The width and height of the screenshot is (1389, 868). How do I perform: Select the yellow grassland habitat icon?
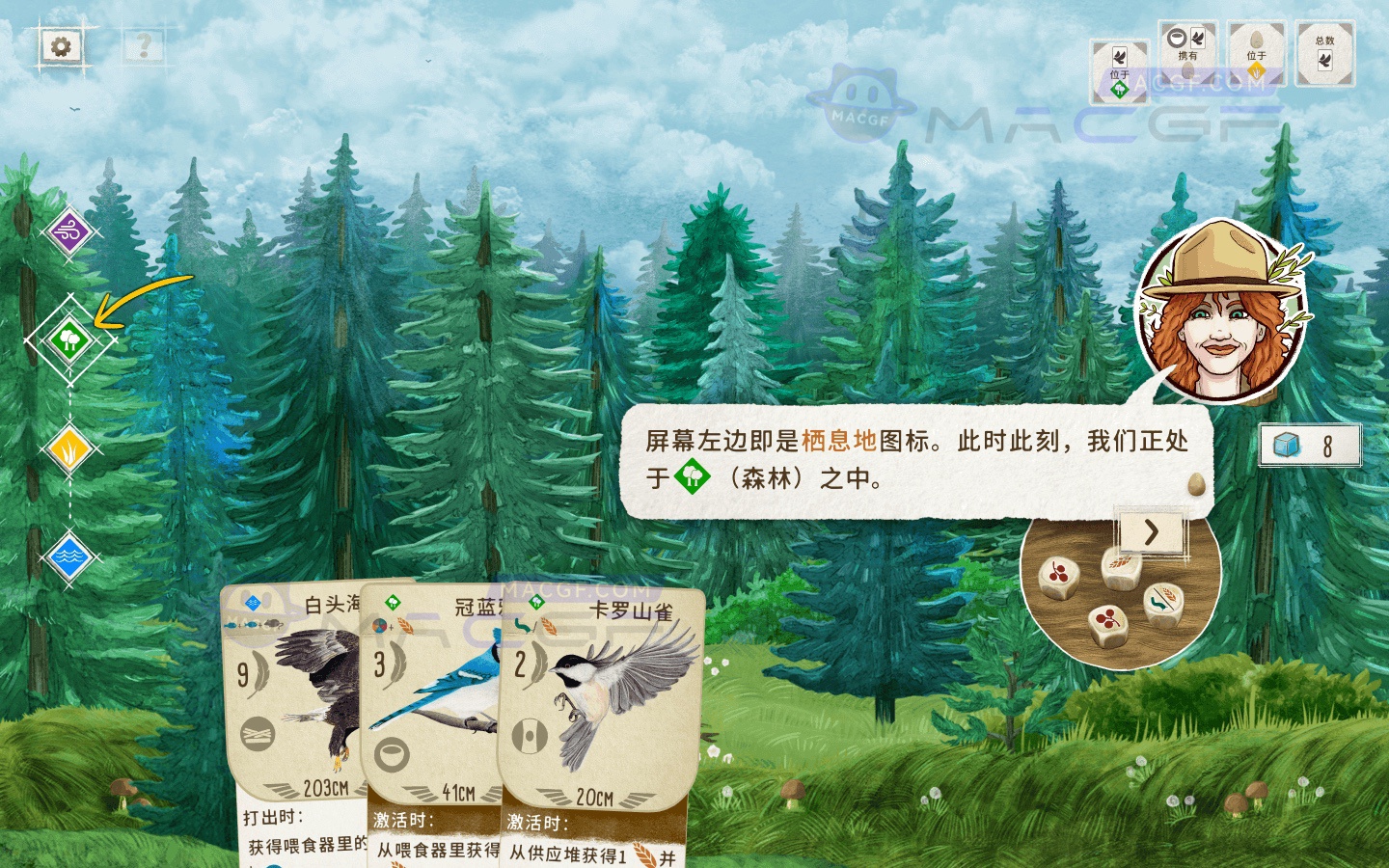click(68, 449)
